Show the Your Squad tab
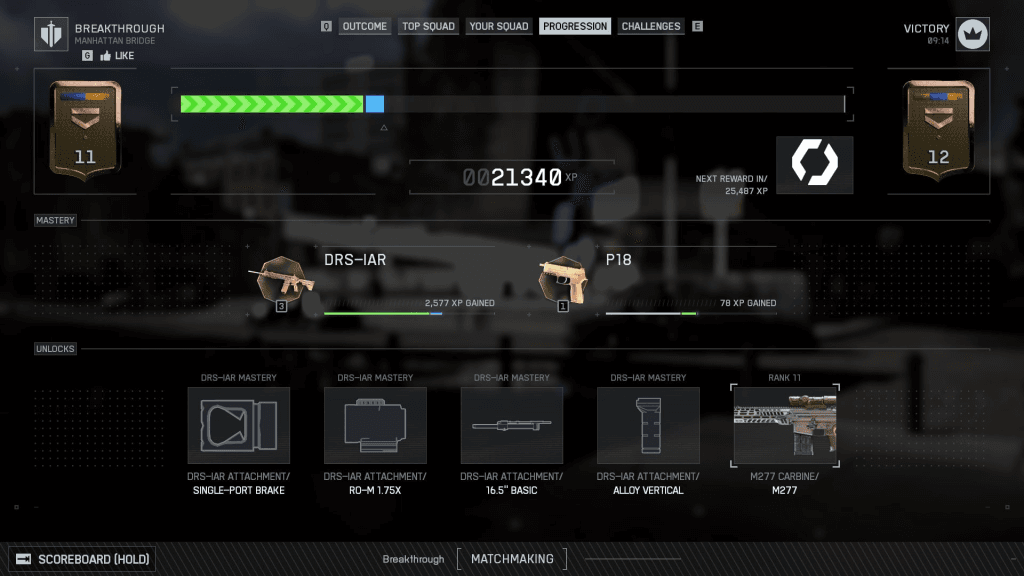Viewport: 1024px width, 576px height. pos(498,27)
